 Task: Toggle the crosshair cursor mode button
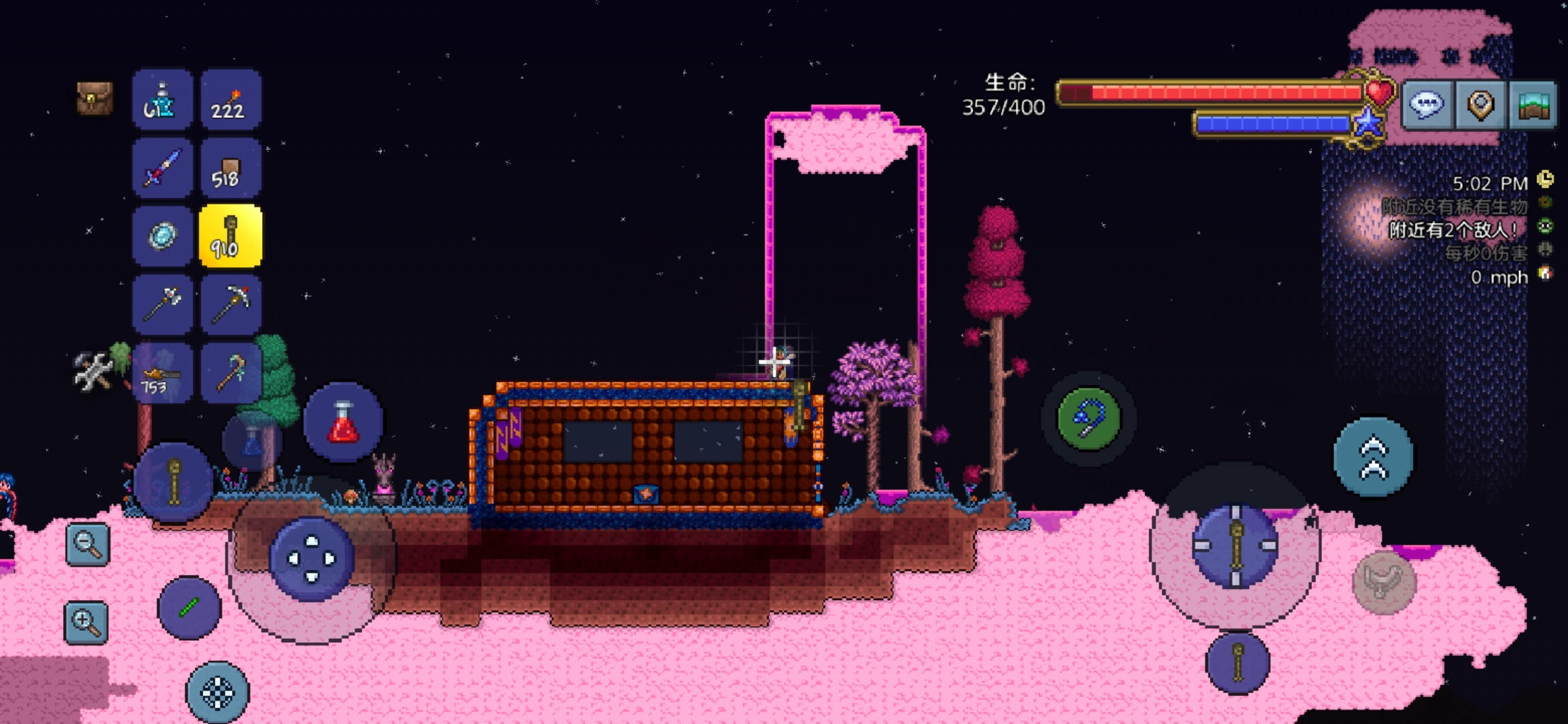217,692
